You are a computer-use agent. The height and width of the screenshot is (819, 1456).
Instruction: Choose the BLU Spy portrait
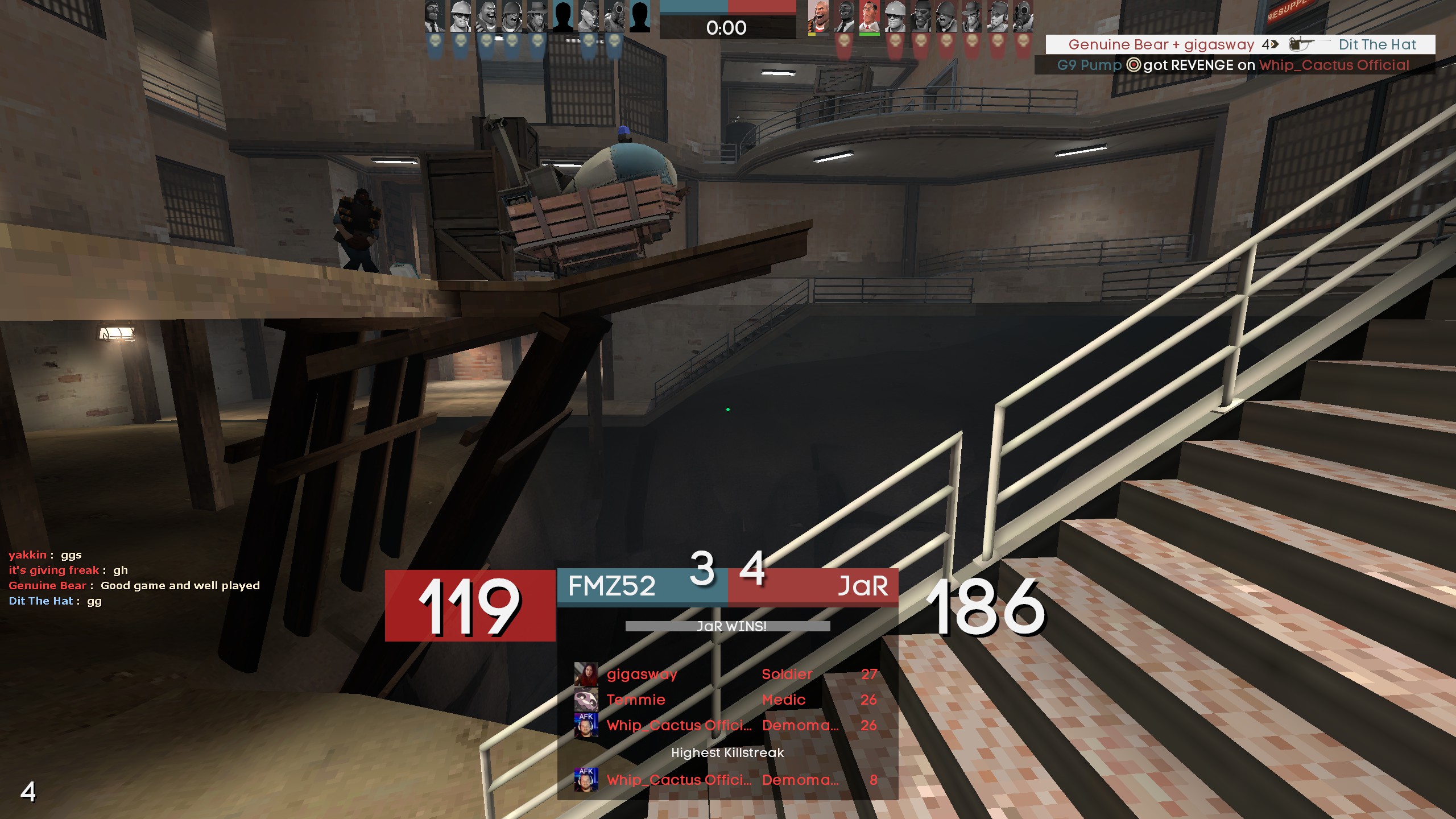tap(435, 17)
